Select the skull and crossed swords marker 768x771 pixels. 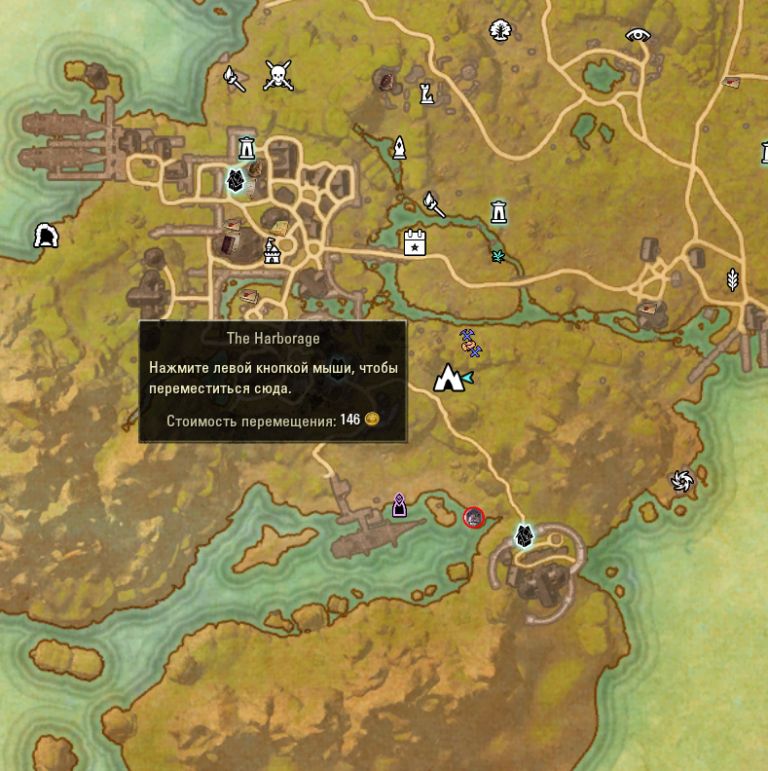277,75
